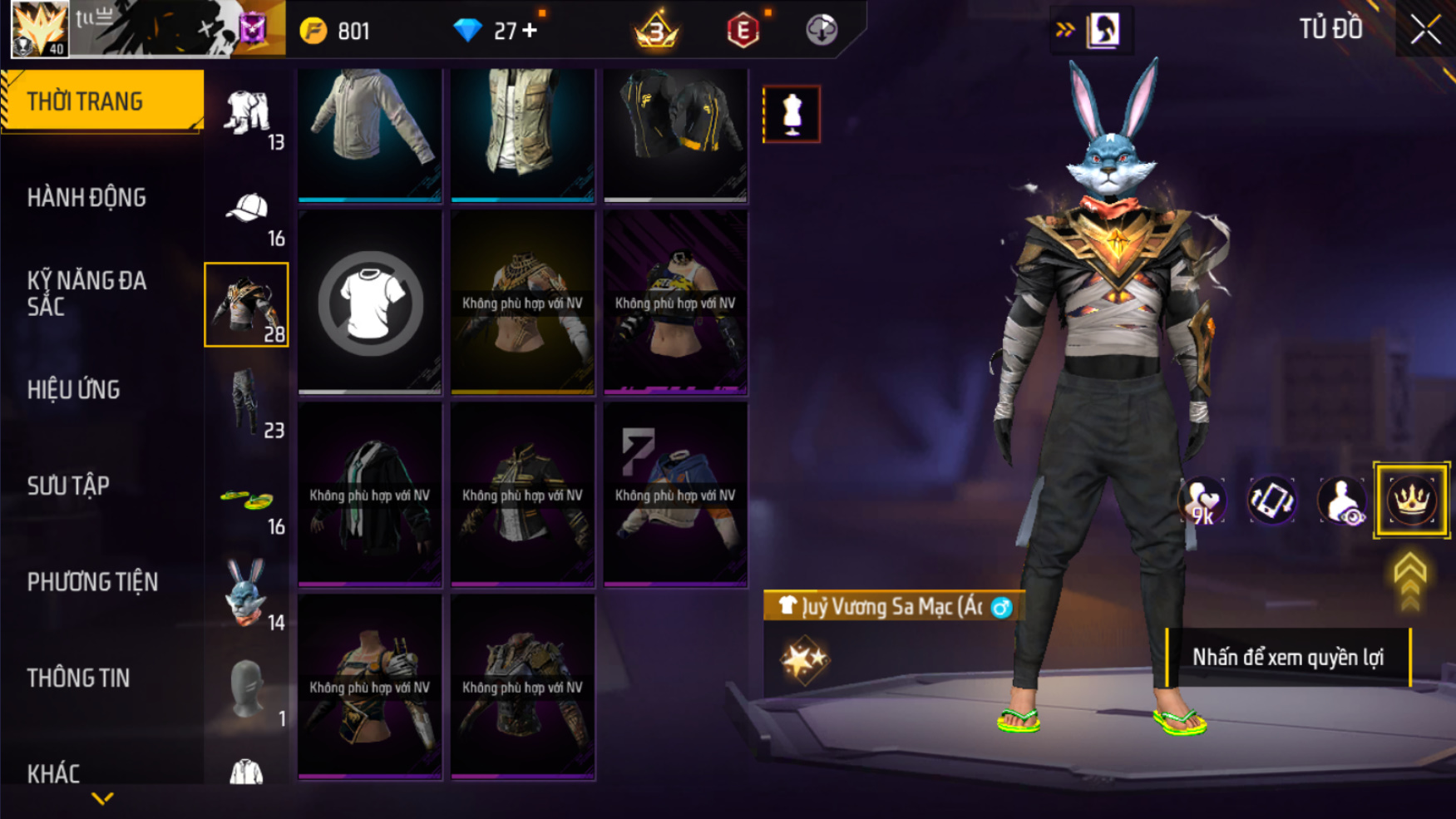This screenshot has height=819, width=1456.
Task: Tap the heart likes icon showing 9k
Action: click(1202, 501)
